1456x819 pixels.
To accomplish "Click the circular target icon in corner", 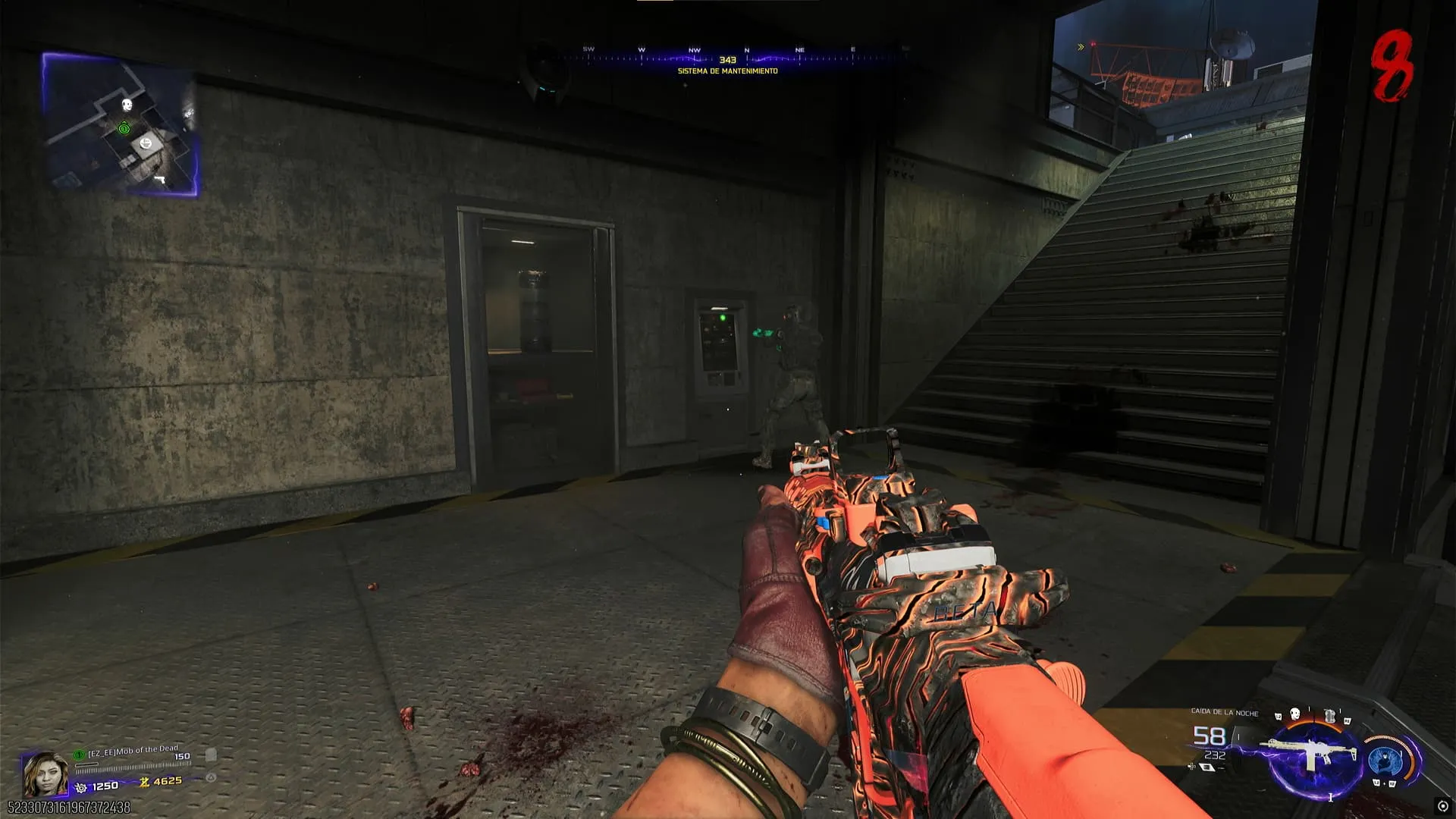I will click(1442, 806).
